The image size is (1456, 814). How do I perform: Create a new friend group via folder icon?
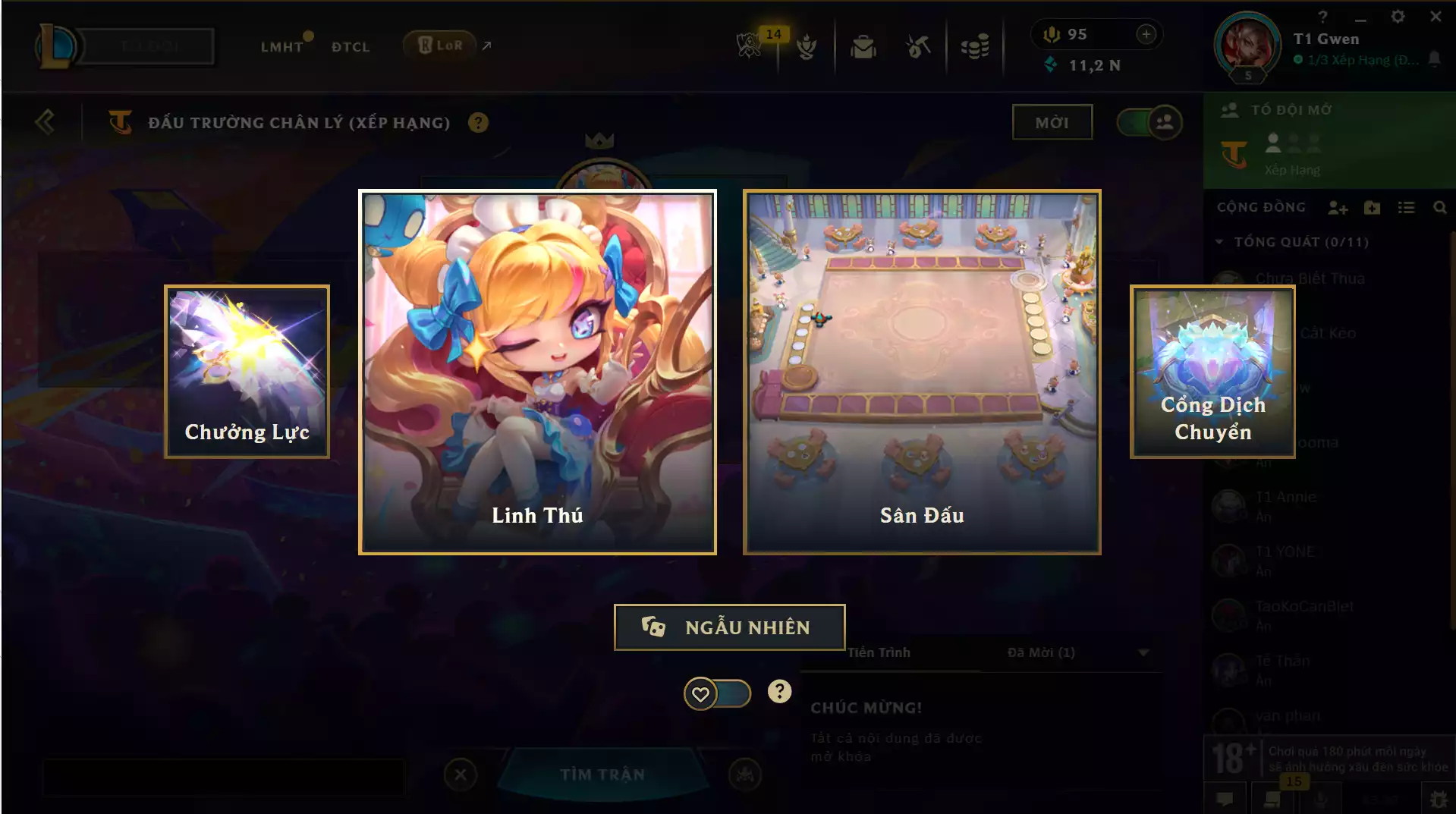pos(1372,207)
